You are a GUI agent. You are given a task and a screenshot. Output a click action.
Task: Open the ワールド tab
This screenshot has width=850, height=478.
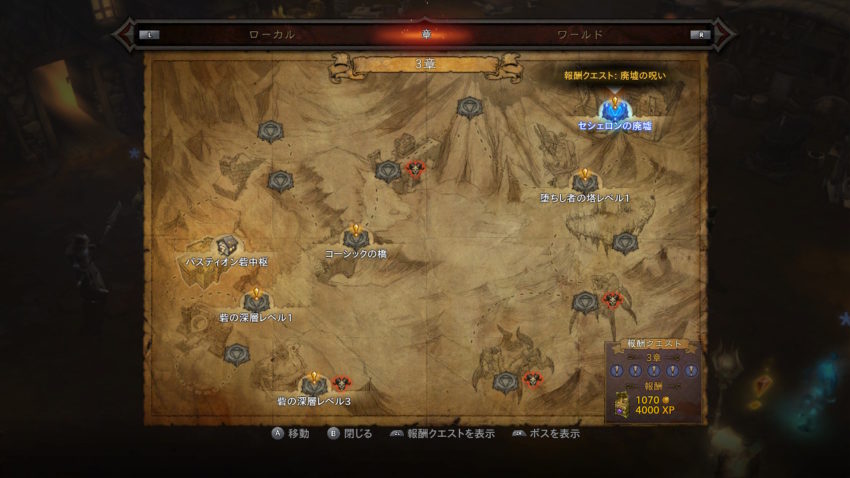[x=580, y=34]
